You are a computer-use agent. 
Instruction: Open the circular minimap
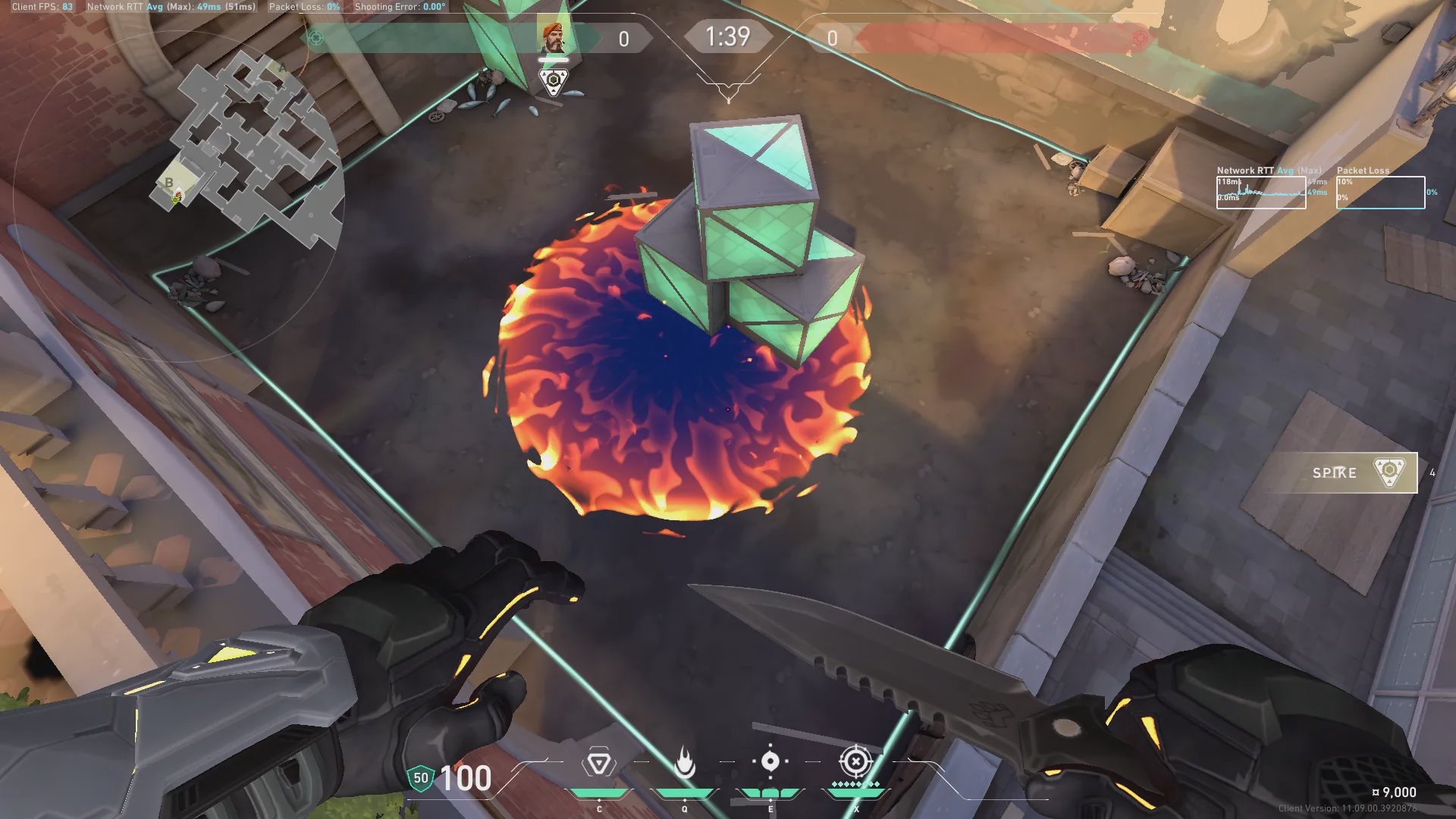coord(250,152)
